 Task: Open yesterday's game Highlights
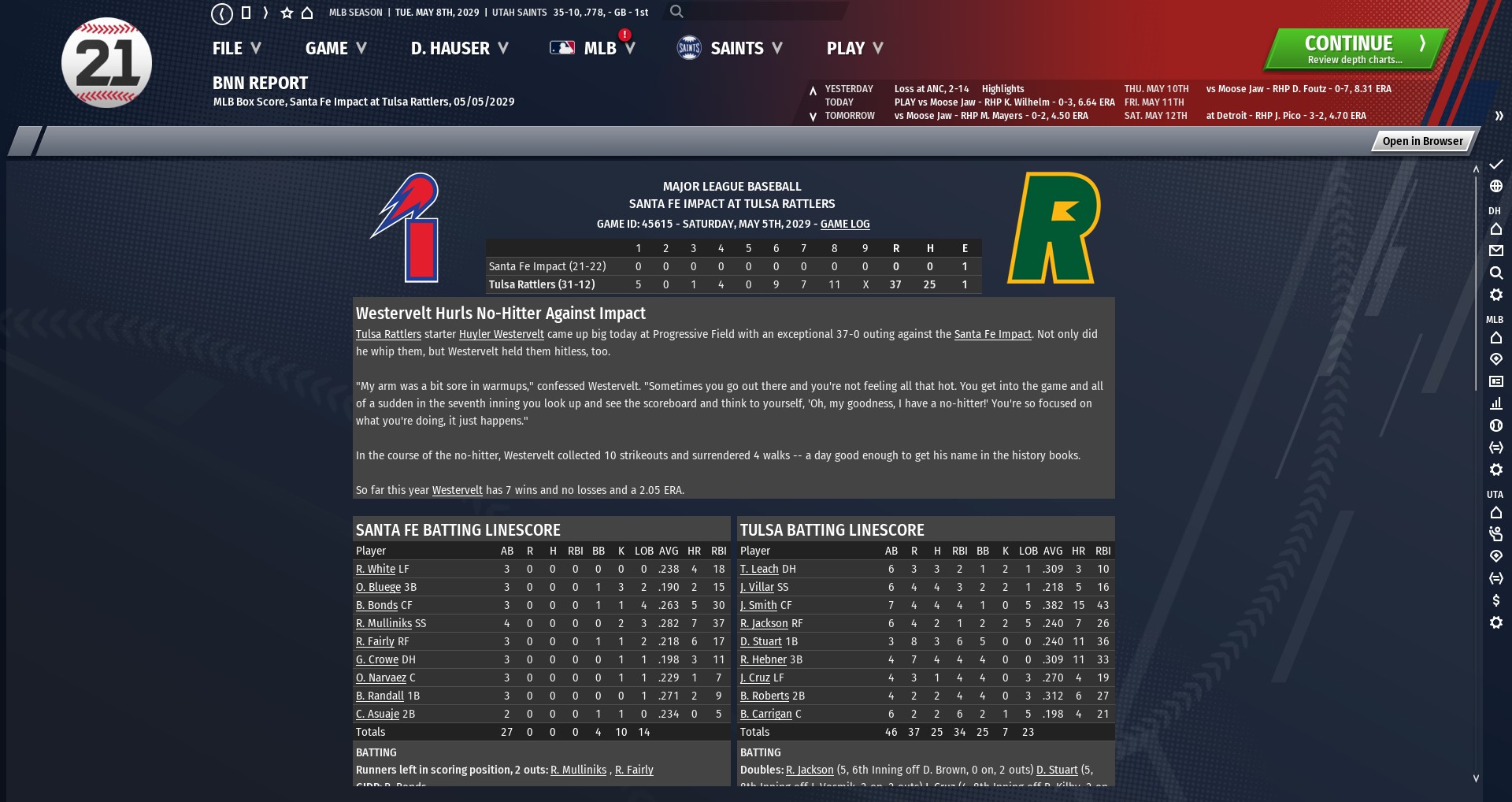pyautogui.click(x=1002, y=89)
